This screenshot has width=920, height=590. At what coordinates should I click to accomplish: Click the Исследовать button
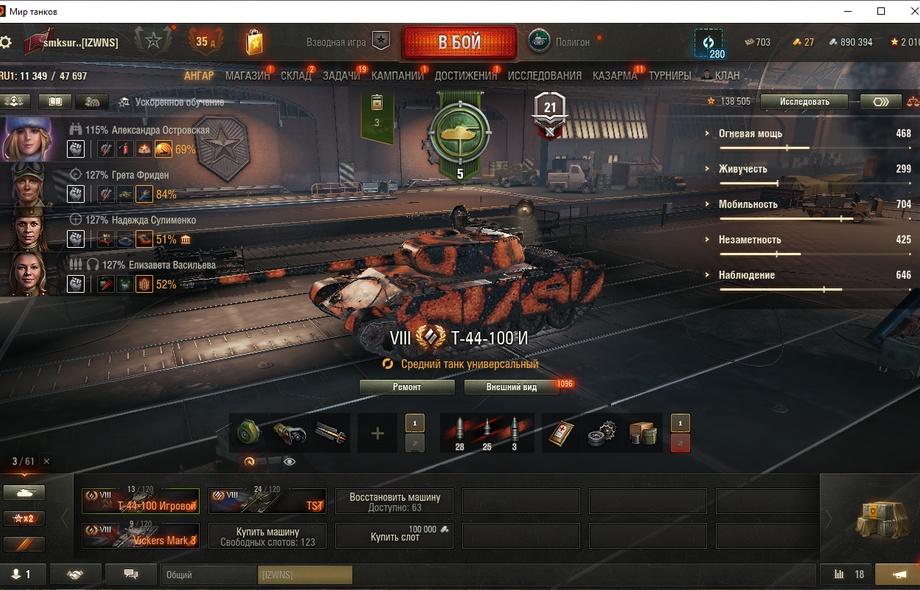coord(803,101)
